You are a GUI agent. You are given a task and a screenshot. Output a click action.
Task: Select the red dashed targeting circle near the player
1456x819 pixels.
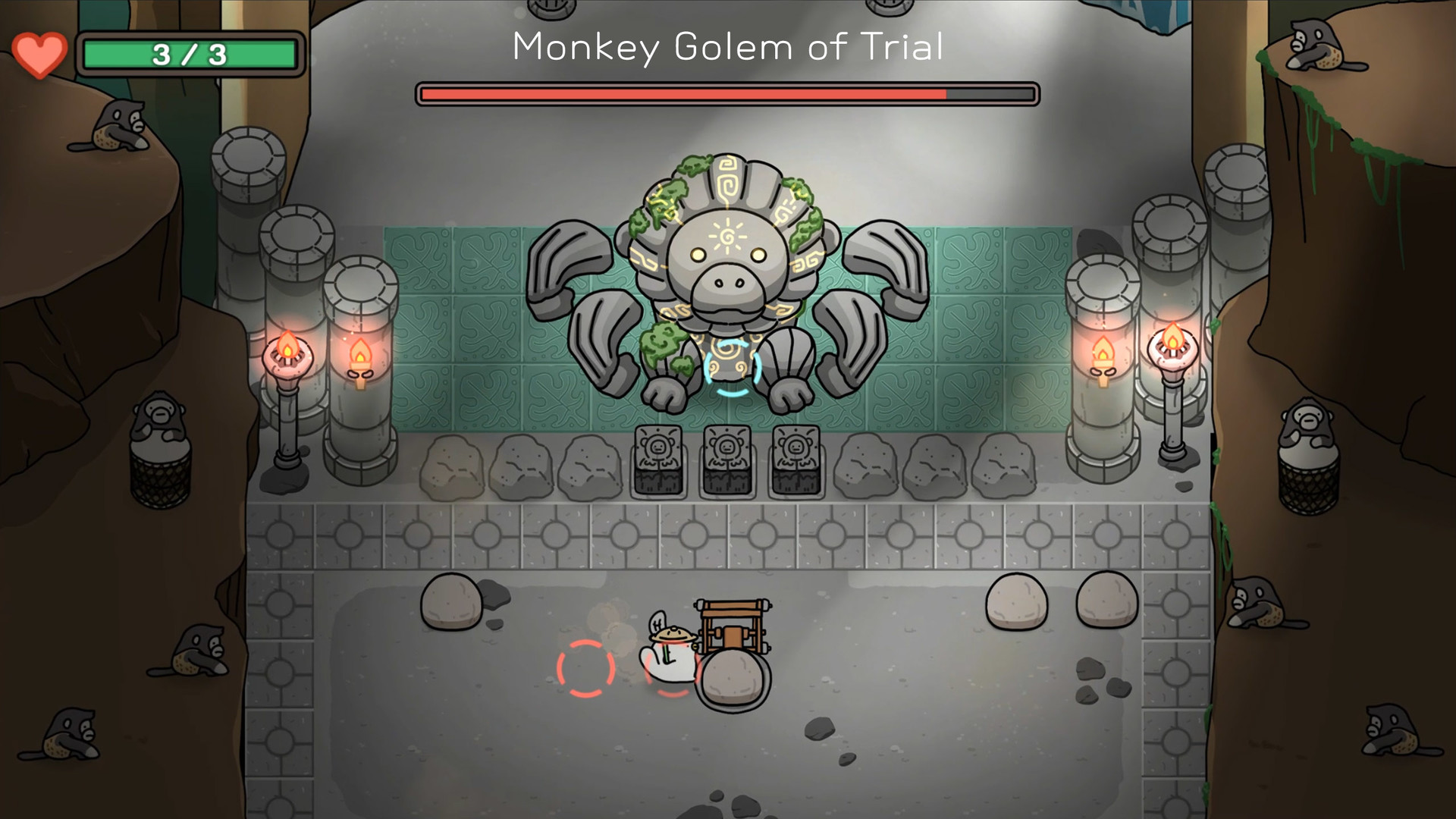pos(584,669)
